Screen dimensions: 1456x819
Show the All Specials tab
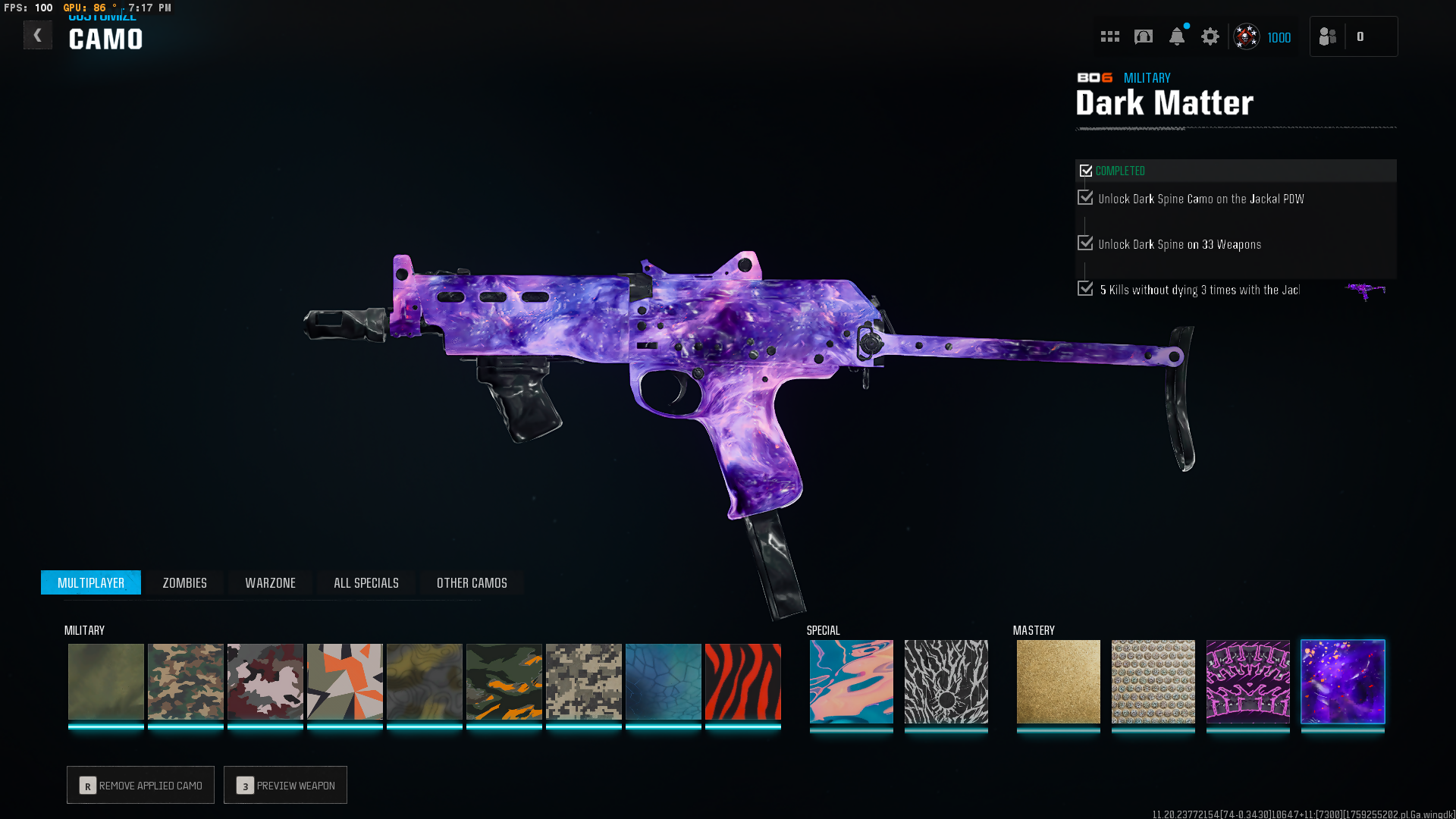click(x=366, y=582)
